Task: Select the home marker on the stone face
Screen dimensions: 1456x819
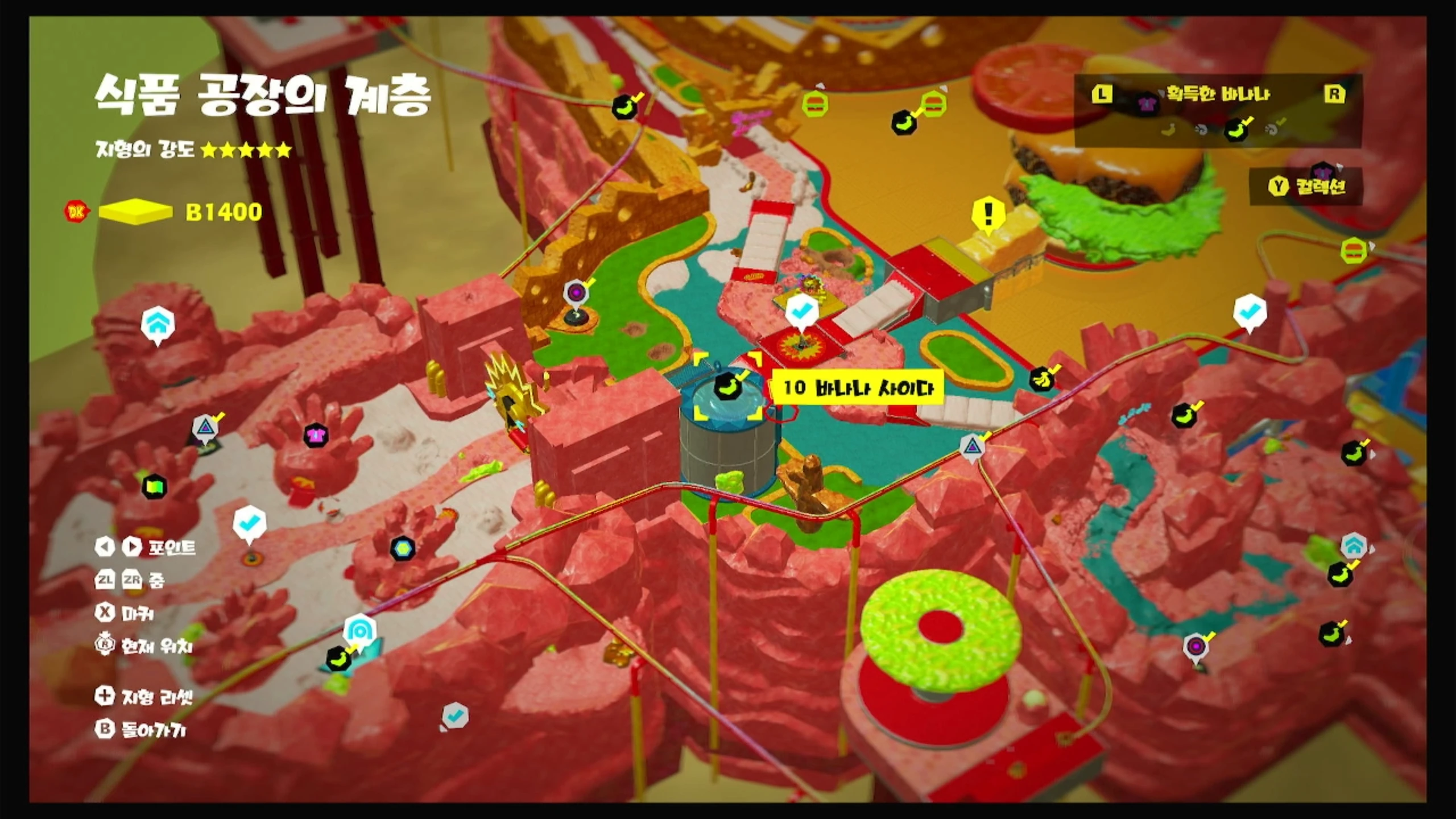Action: [158, 324]
